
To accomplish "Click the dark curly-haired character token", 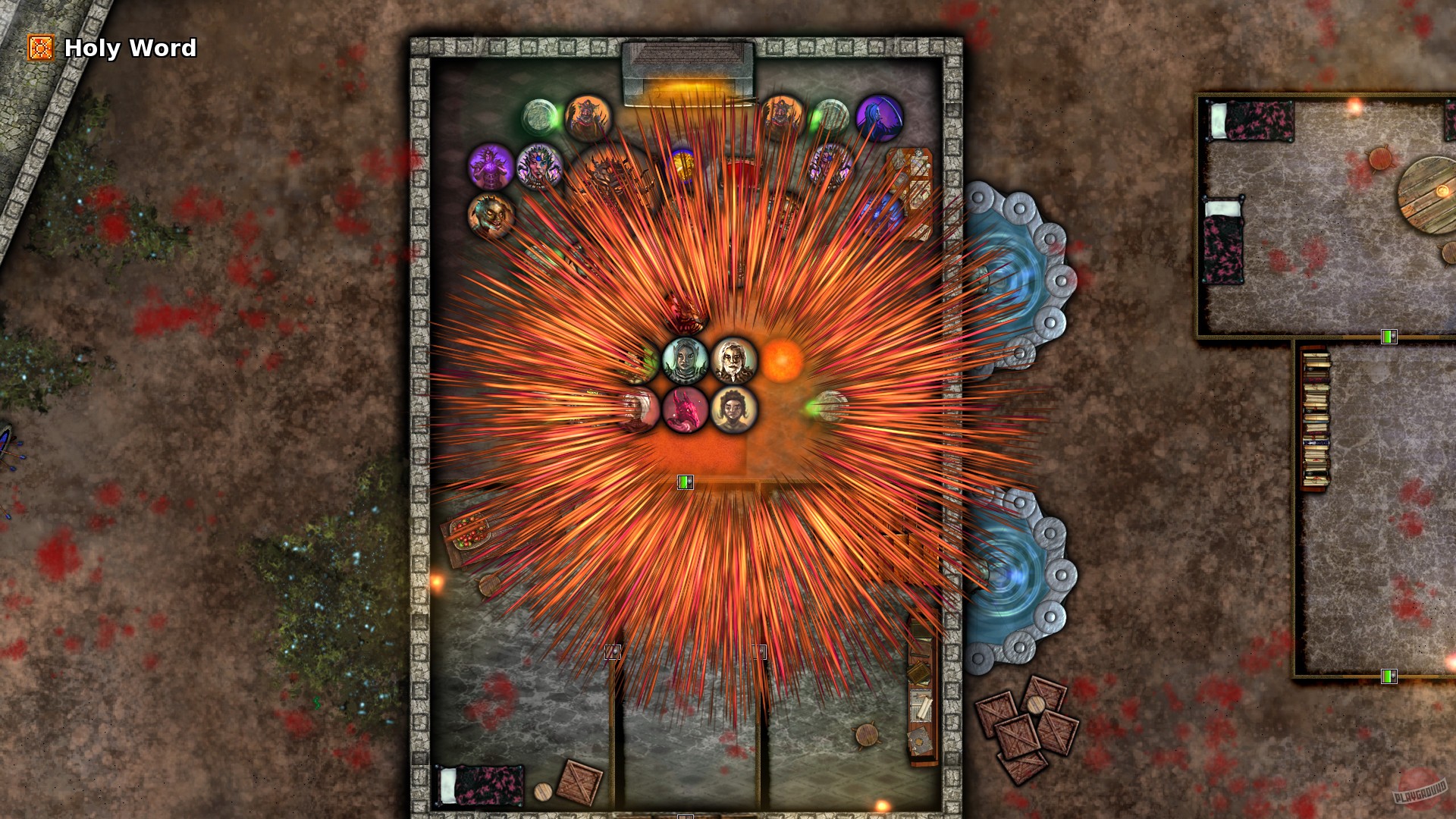I will (733, 409).
